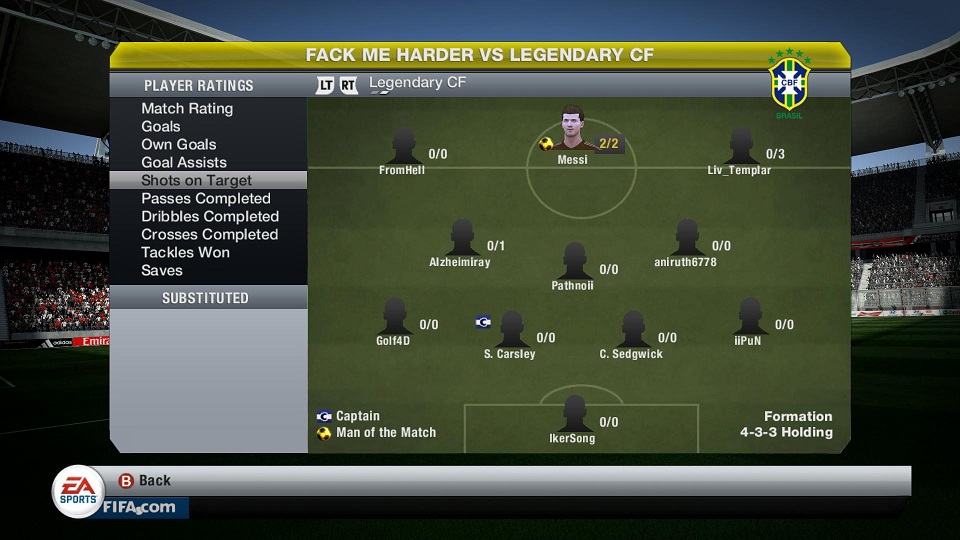Open the FIFA.com link

pyautogui.click(x=139, y=507)
